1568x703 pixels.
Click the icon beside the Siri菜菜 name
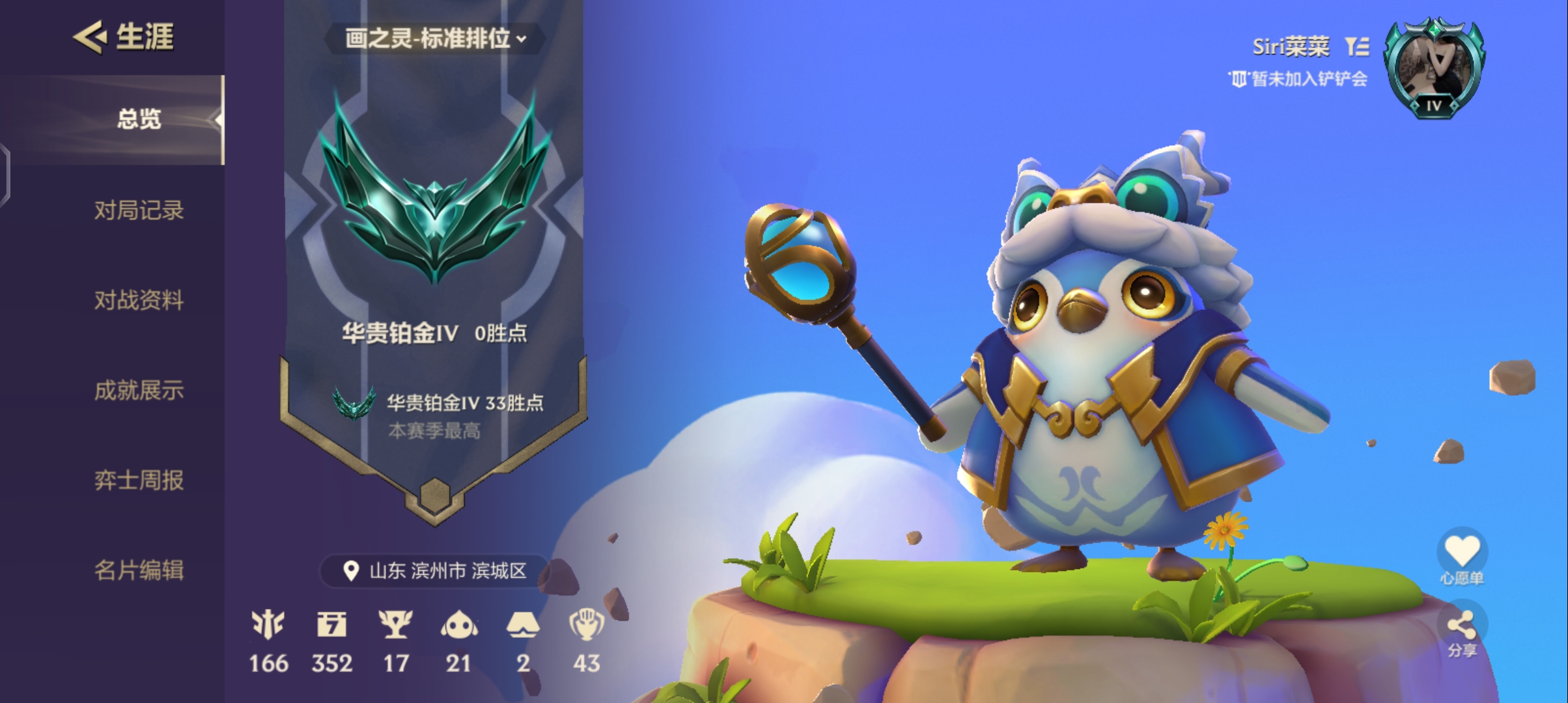tap(1358, 46)
